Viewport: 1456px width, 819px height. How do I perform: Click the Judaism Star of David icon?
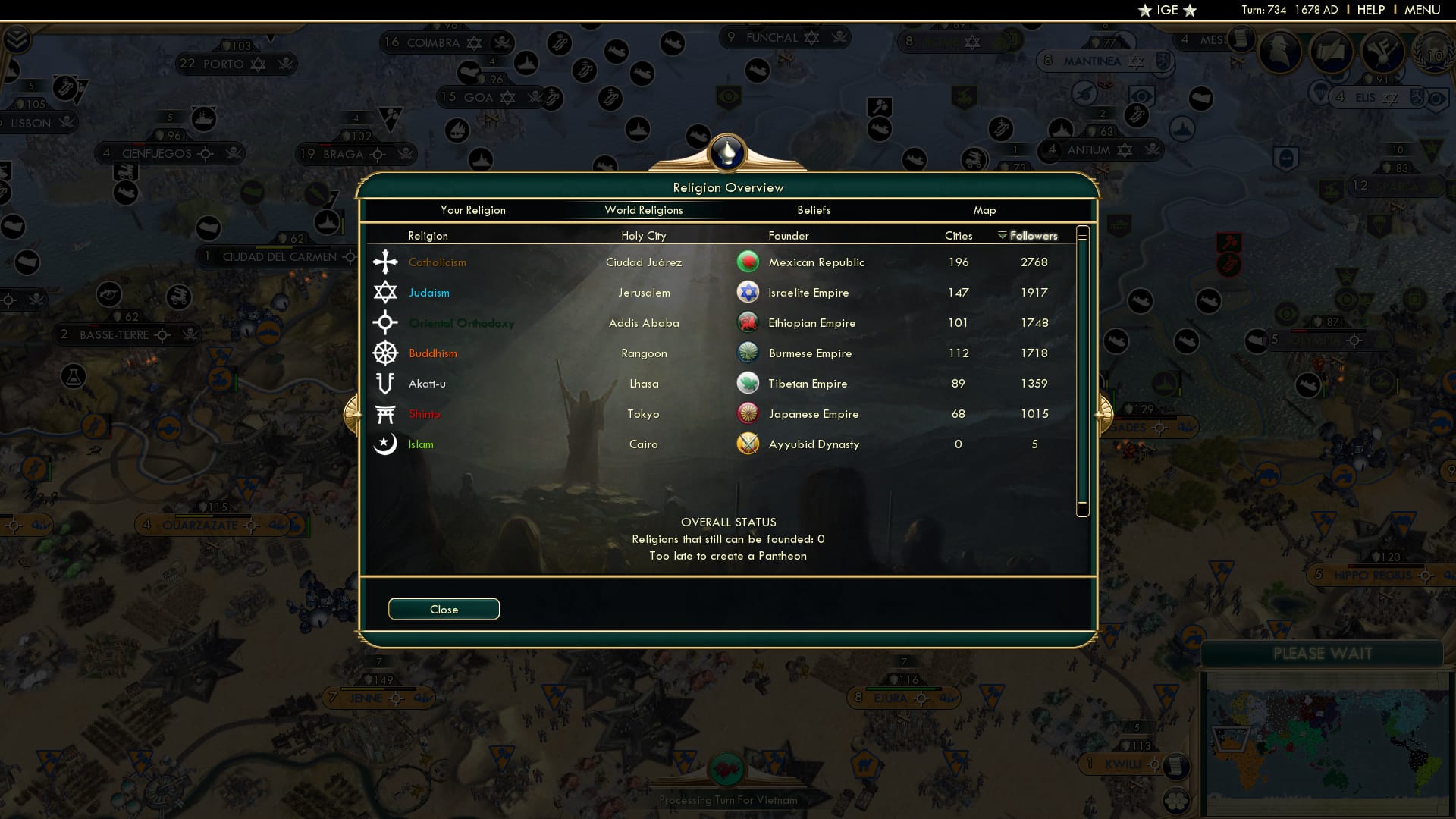coord(385,292)
